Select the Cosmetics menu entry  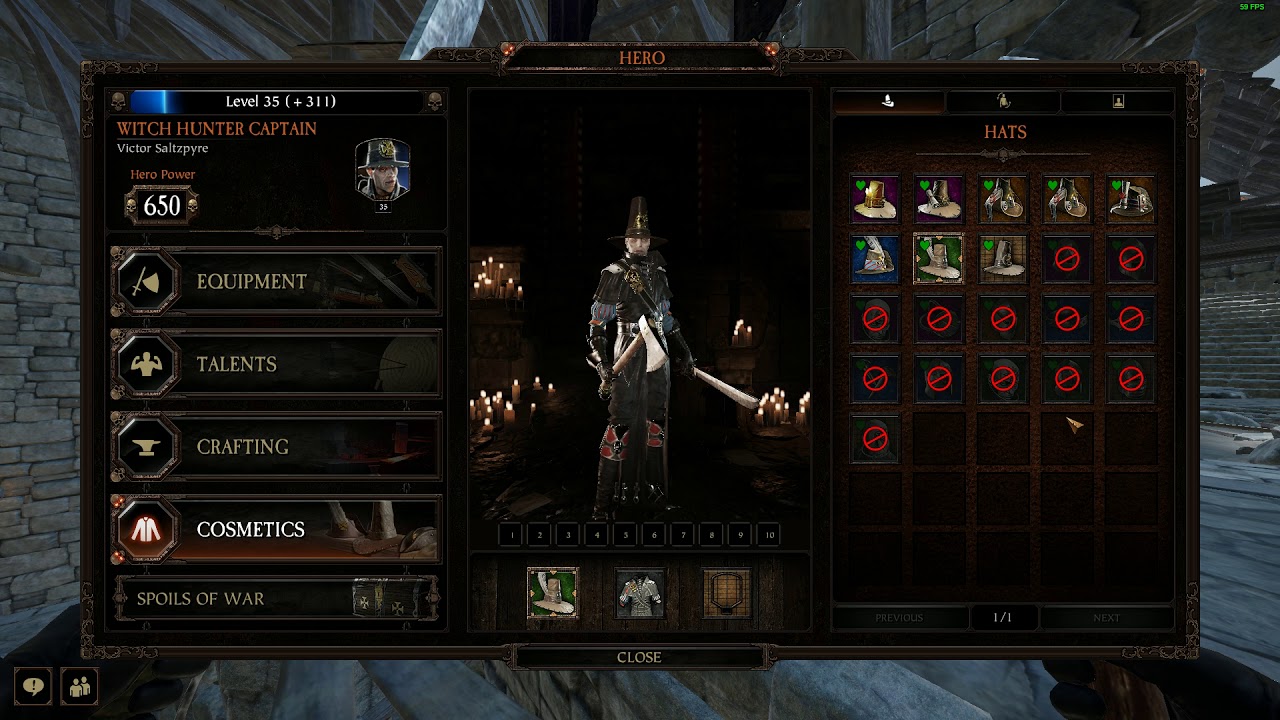[276, 529]
